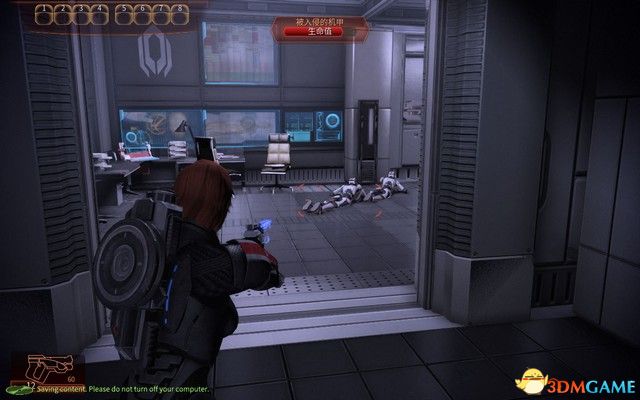The height and width of the screenshot is (400, 640).
Task: Choose quick slot number 4
Action: 101,15
